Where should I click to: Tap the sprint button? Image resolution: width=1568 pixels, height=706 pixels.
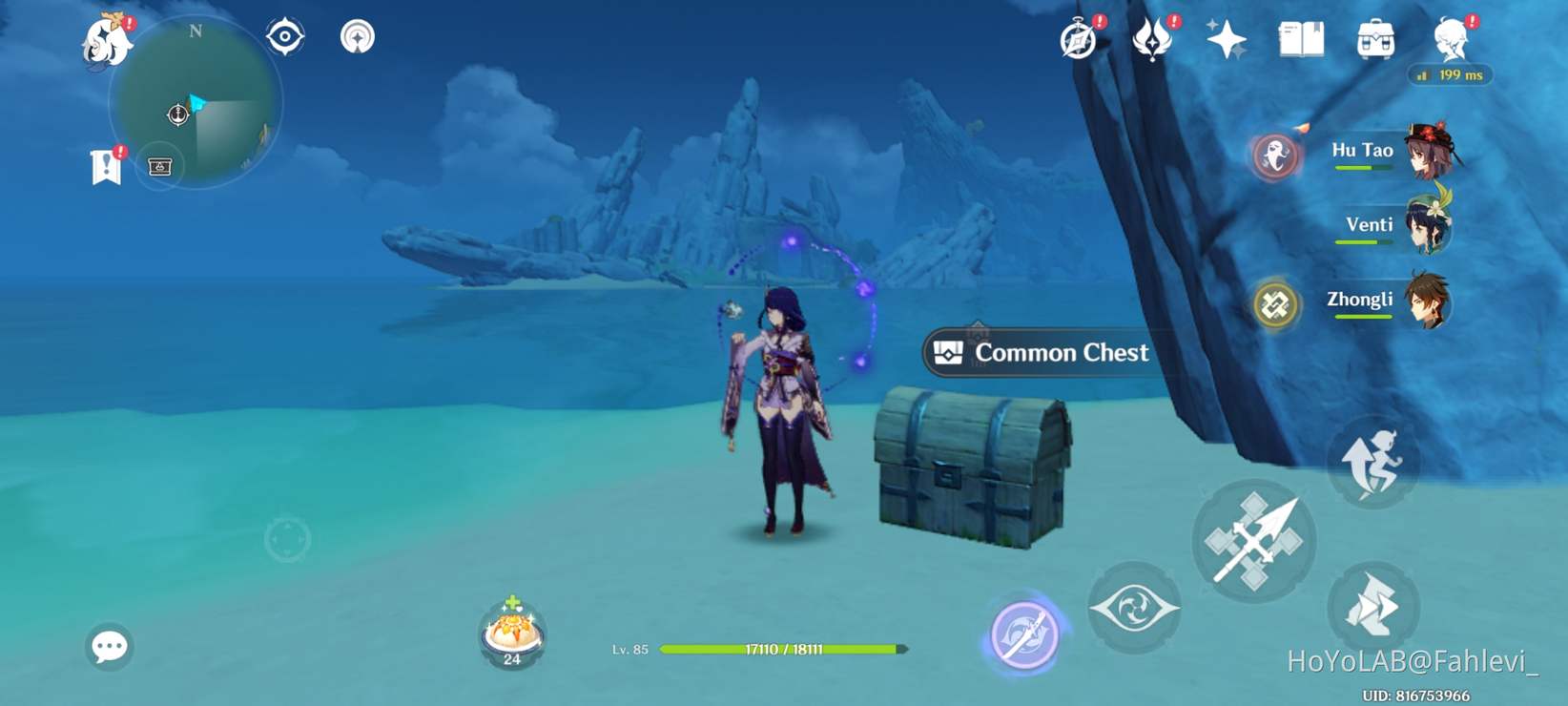(x=1373, y=462)
